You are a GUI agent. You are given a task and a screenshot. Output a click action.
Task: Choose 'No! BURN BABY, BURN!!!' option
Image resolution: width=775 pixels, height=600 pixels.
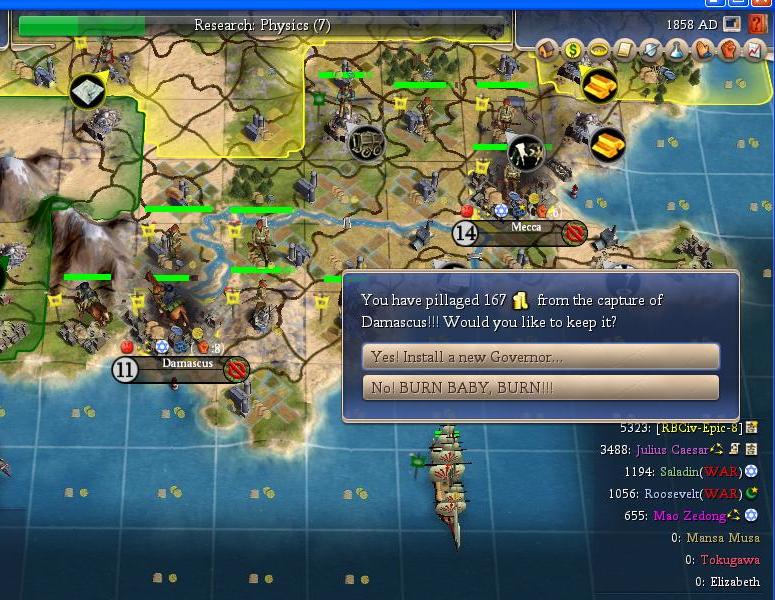540,388
